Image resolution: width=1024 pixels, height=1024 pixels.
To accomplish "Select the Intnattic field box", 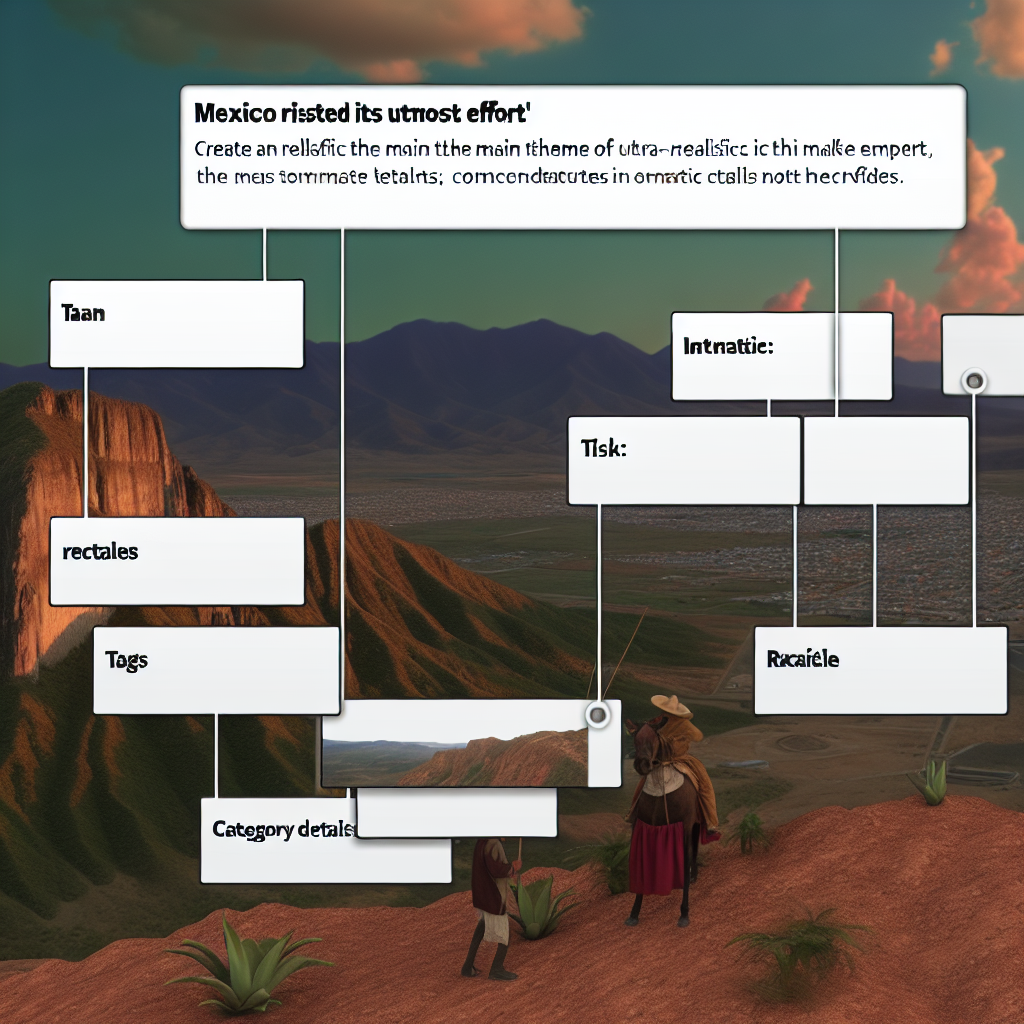I will [781, 356].
